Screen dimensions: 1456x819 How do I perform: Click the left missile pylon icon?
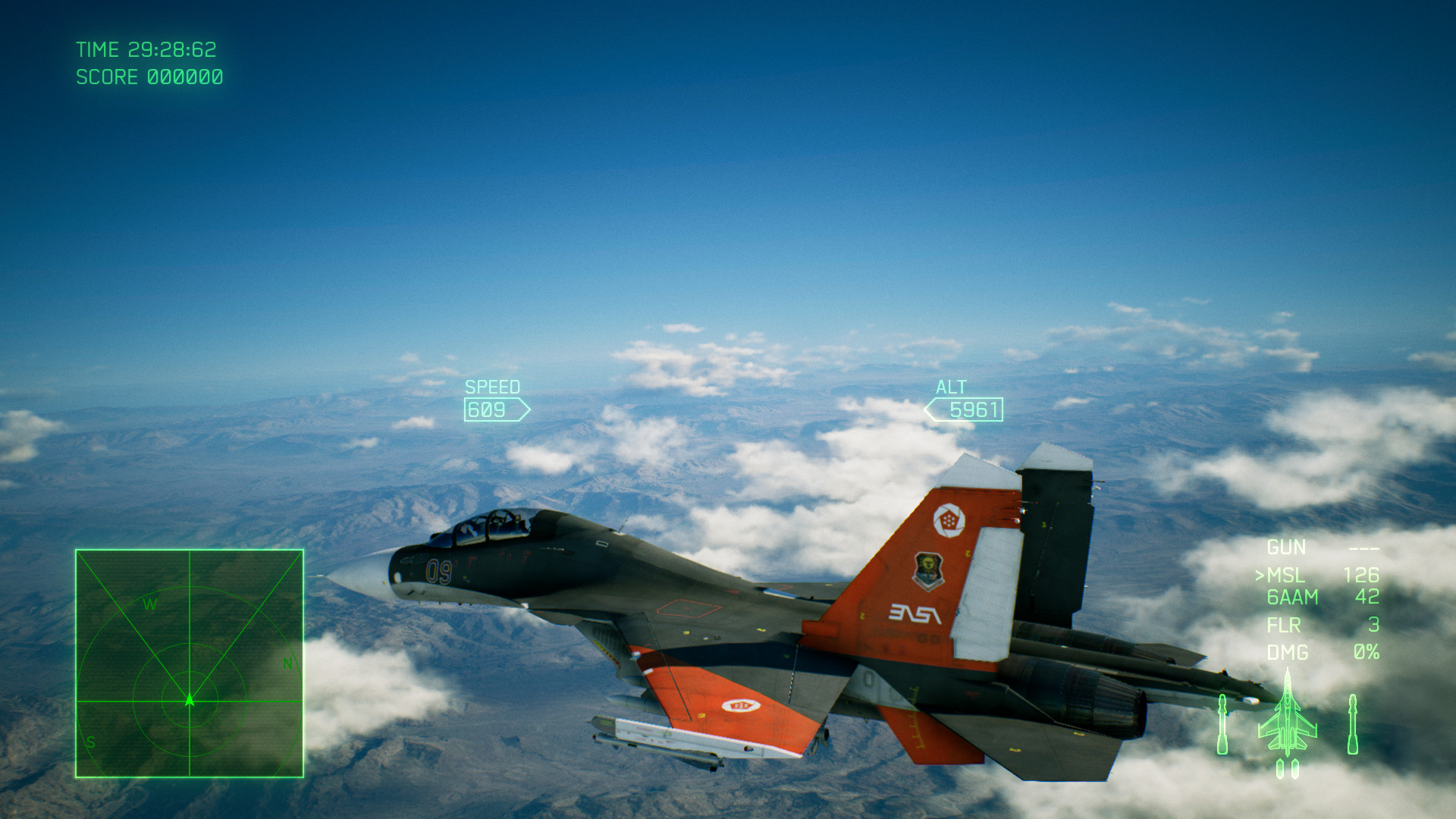(x=1222, y=723)
